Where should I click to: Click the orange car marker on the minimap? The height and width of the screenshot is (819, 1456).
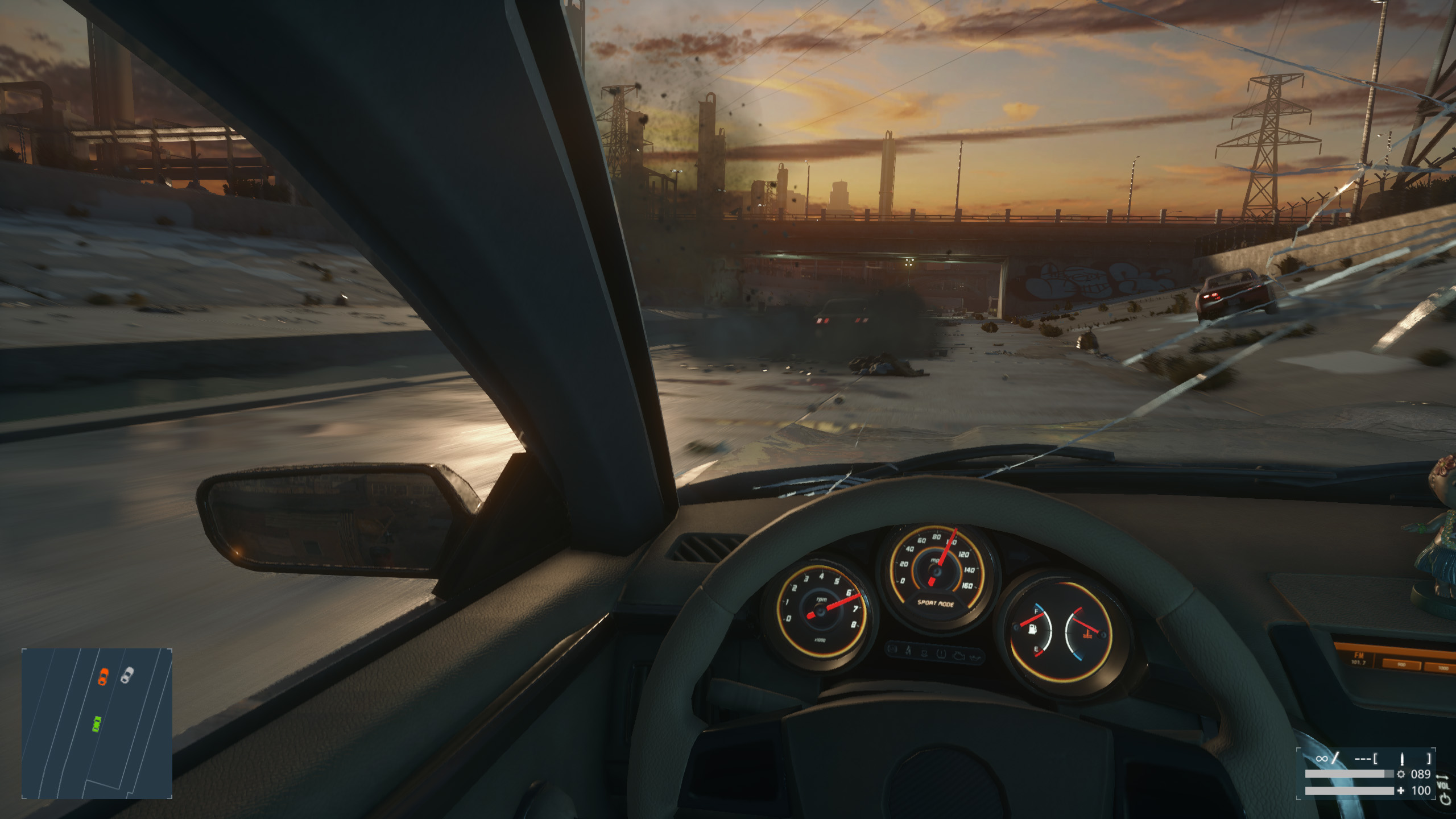pyautogui.click(x=103, y=676)
